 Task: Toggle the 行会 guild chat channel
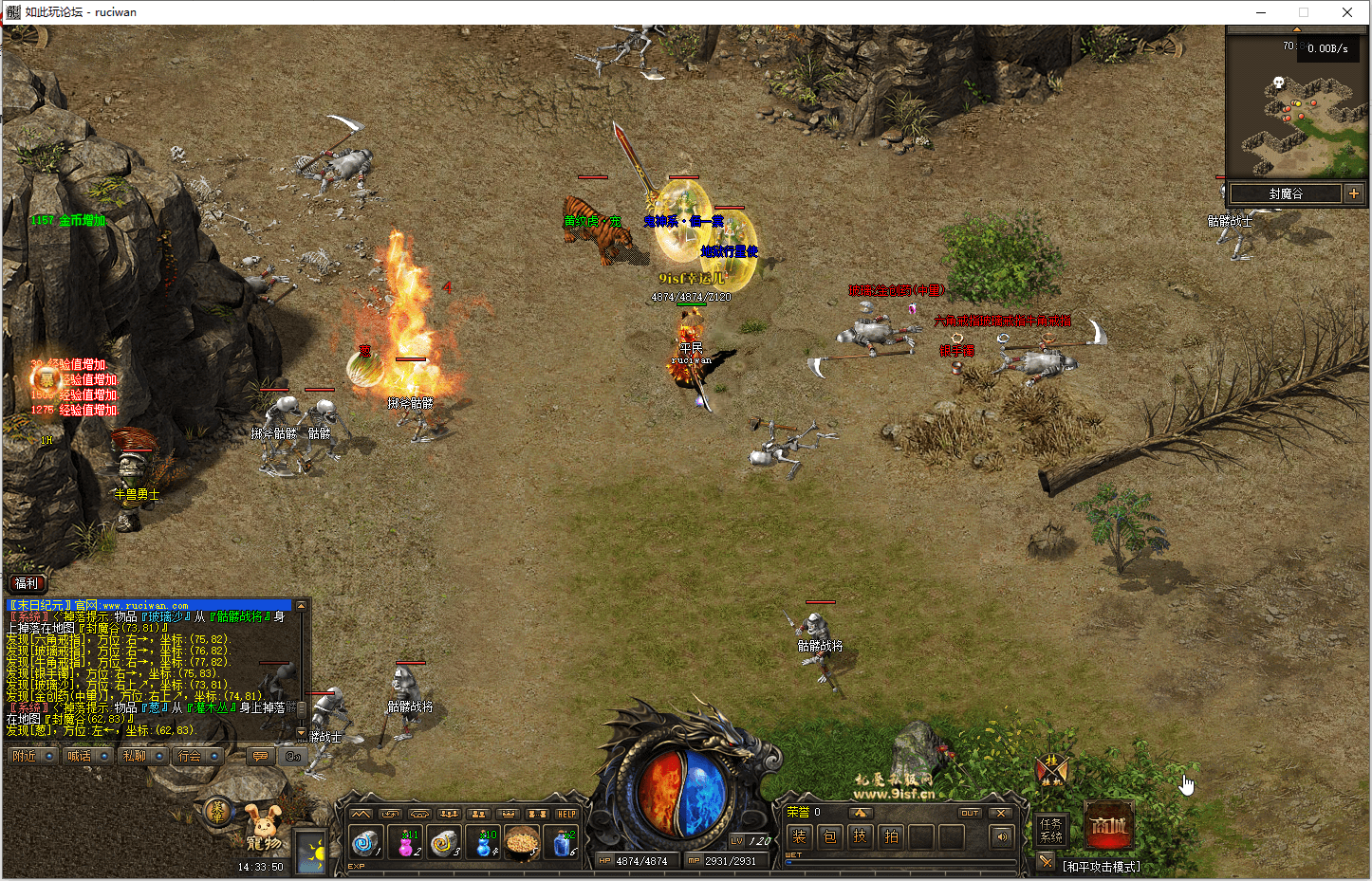pyautogui.click(x=190, y=756)
